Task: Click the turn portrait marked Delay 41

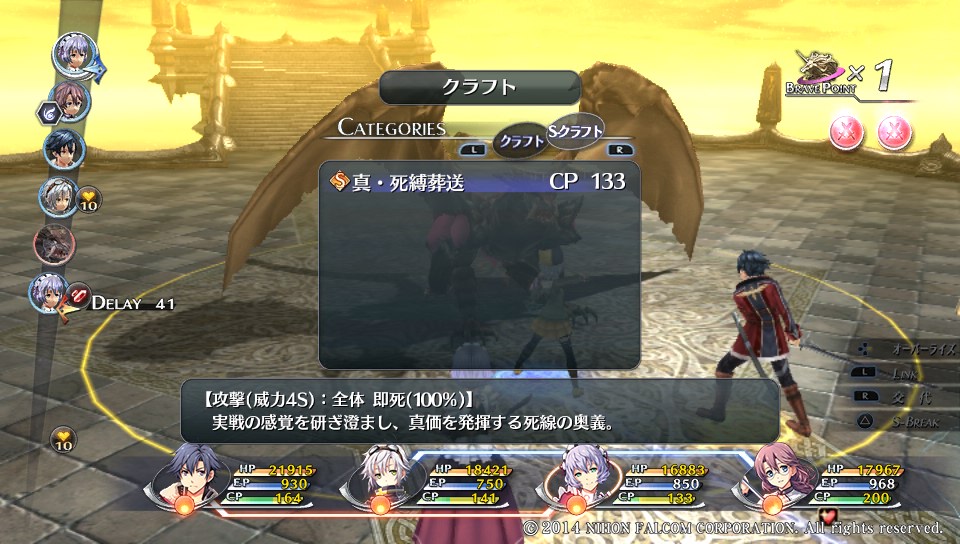Action: (50, 292)
